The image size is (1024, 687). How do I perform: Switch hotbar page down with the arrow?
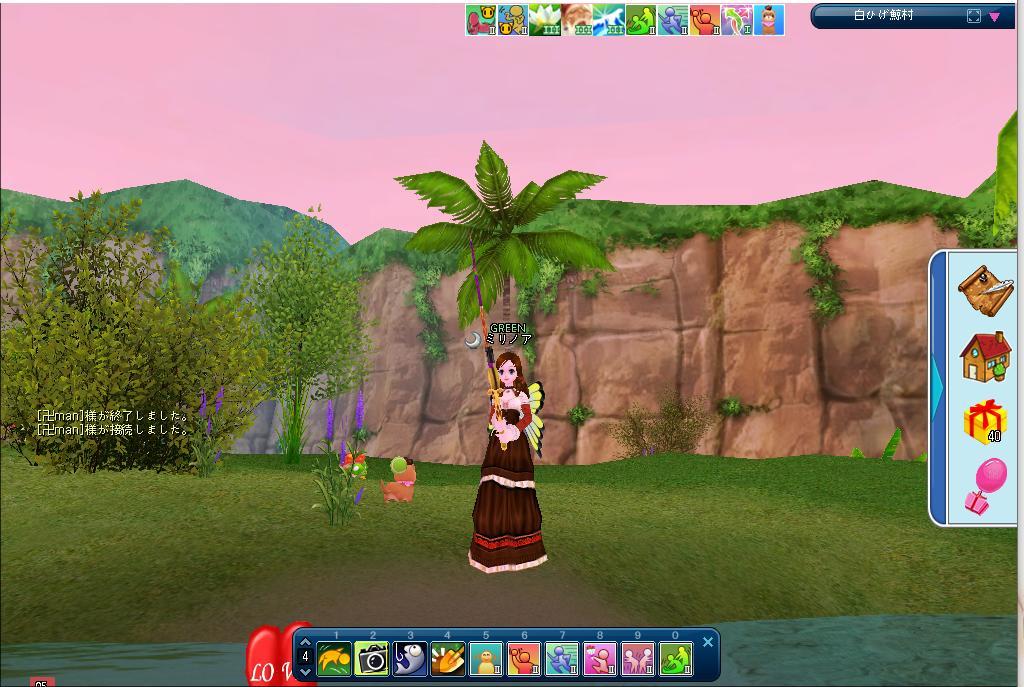point(306,672)
